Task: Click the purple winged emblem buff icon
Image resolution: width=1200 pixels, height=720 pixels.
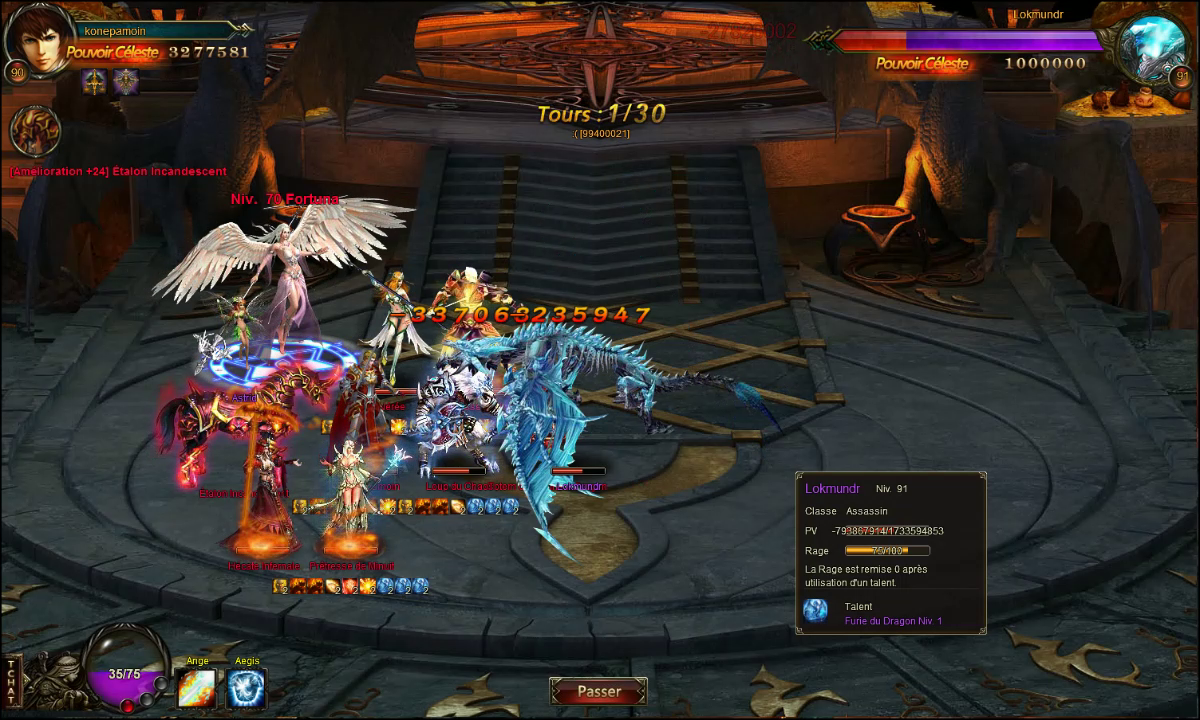Action: pyautogui.click(x=125, y=82)
